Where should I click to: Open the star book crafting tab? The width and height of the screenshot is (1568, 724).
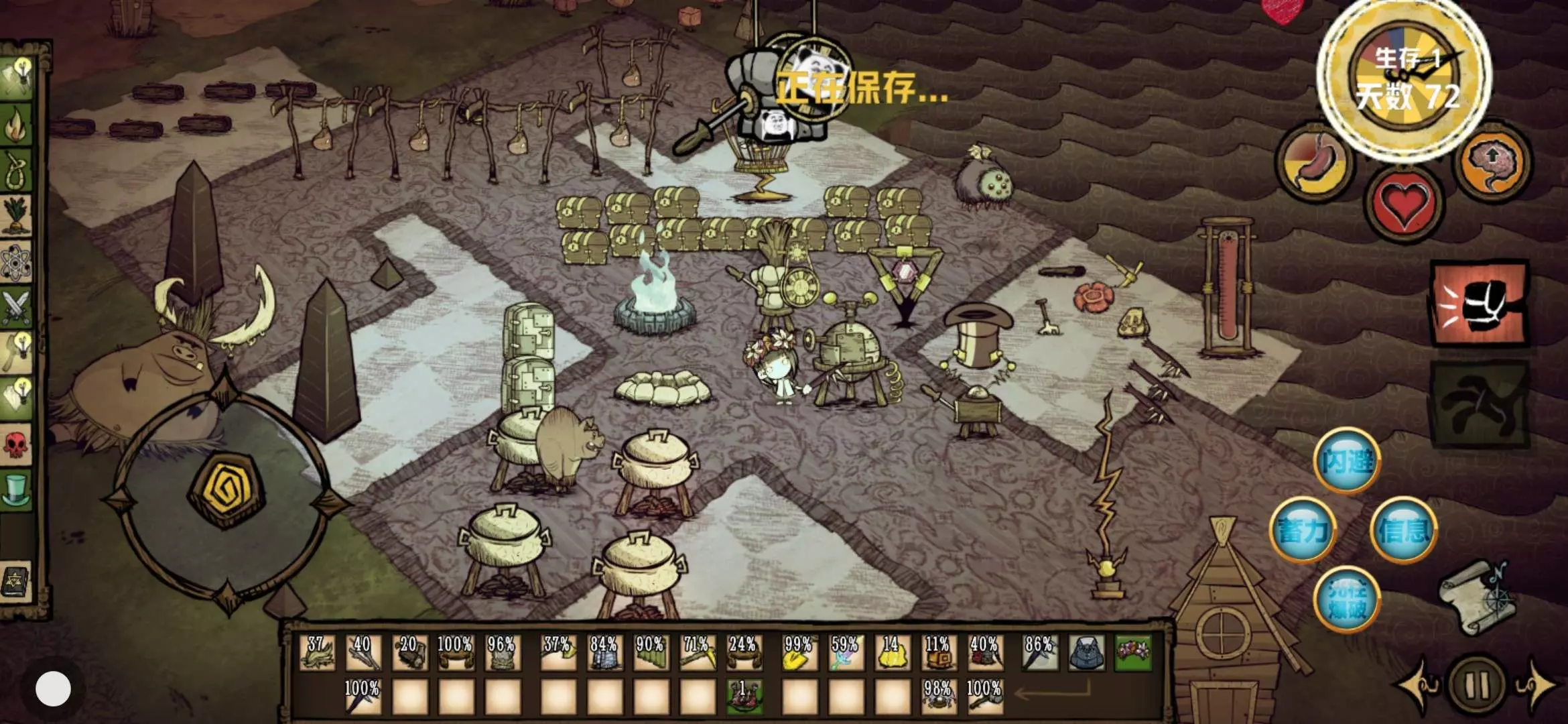tap(17, 581)
